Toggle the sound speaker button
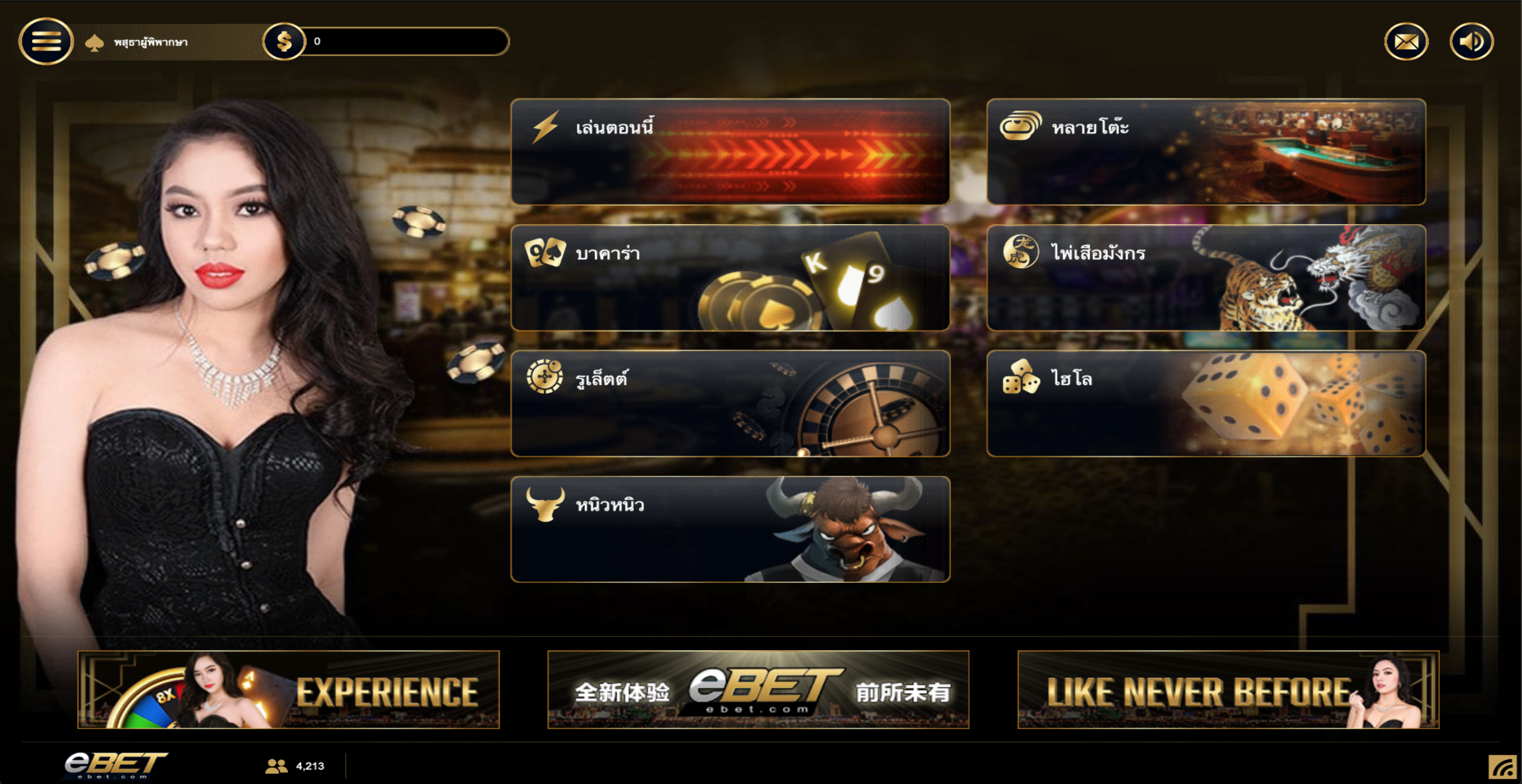This screenshot has height=784, width=1522. [1471, 42]
